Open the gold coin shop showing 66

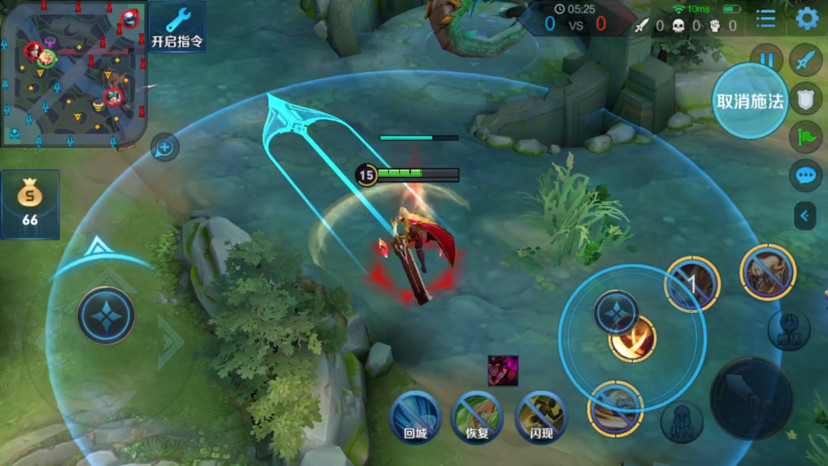pyautogui.click(x=30, y=204)
